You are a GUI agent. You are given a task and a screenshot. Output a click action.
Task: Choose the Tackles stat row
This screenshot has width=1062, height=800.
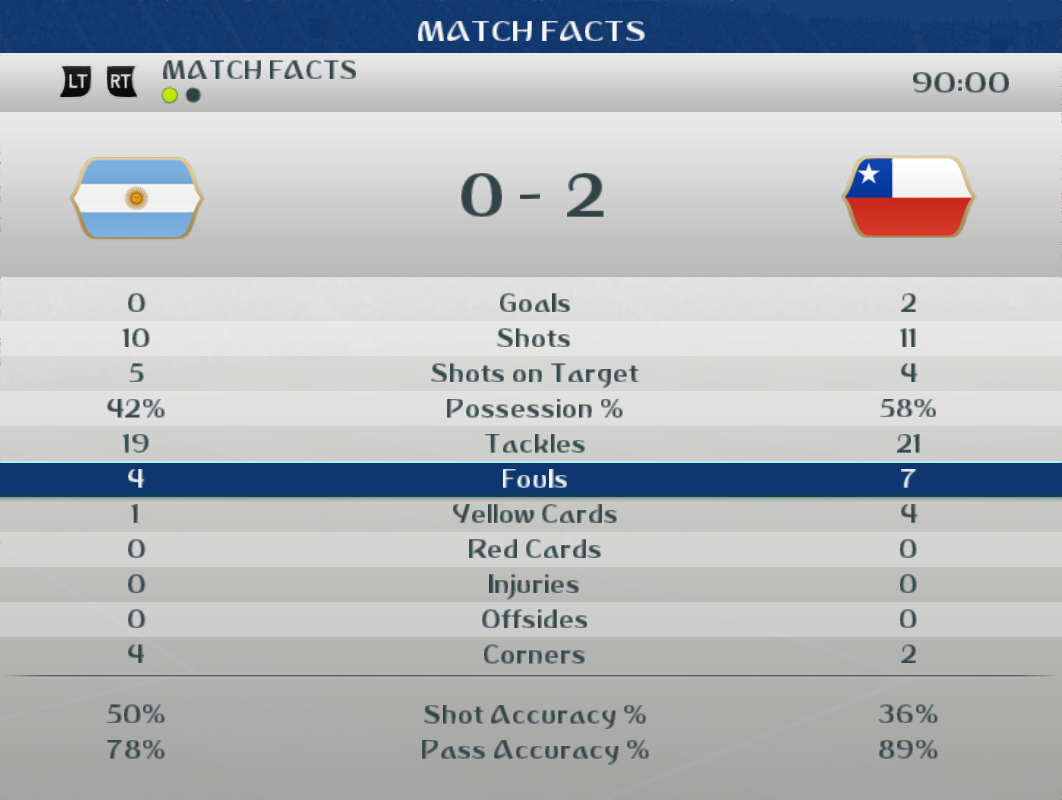coord(534,444)
